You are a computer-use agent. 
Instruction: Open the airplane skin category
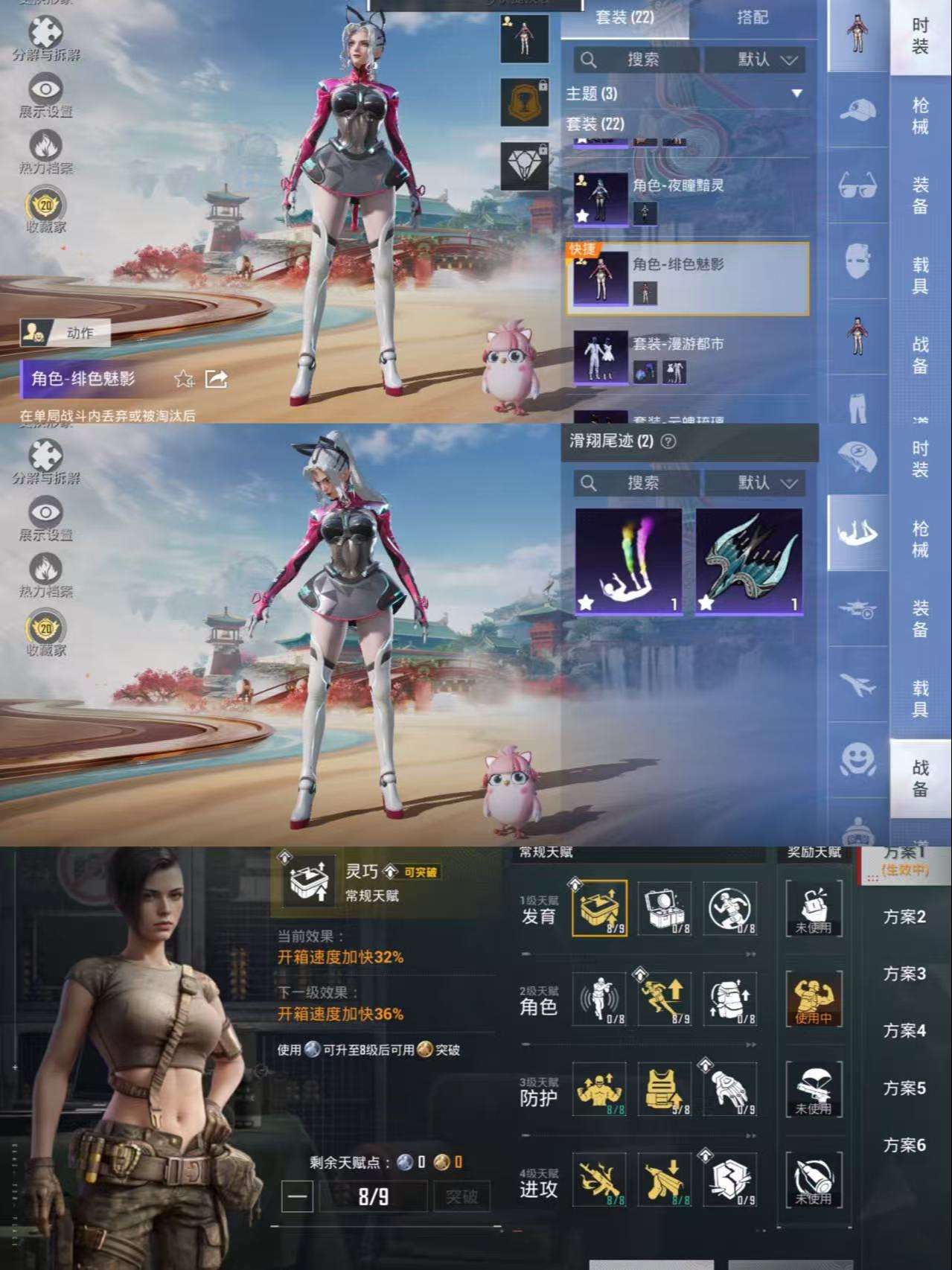click(x=857, y=684)
